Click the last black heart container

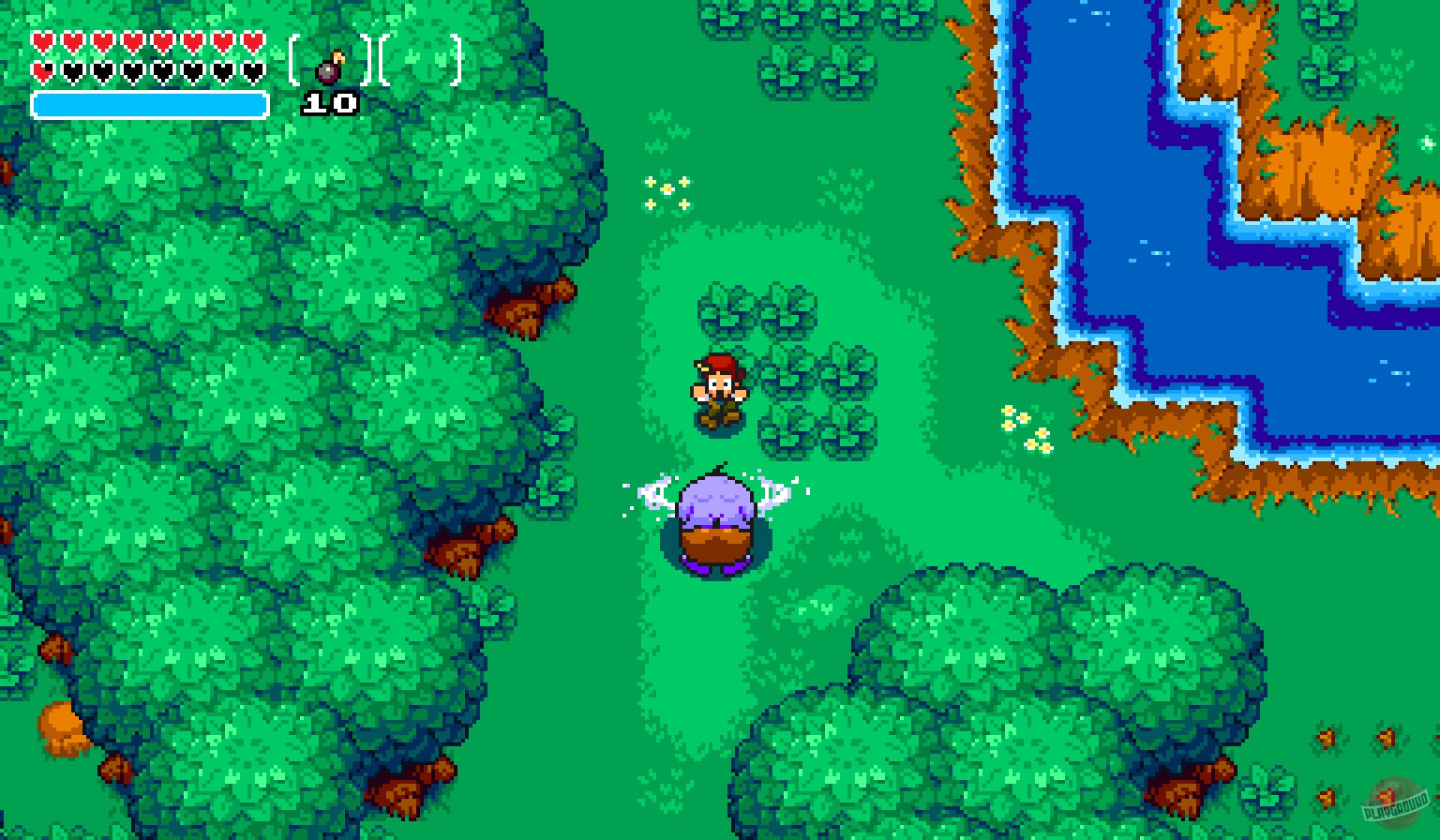click(252, 70)
